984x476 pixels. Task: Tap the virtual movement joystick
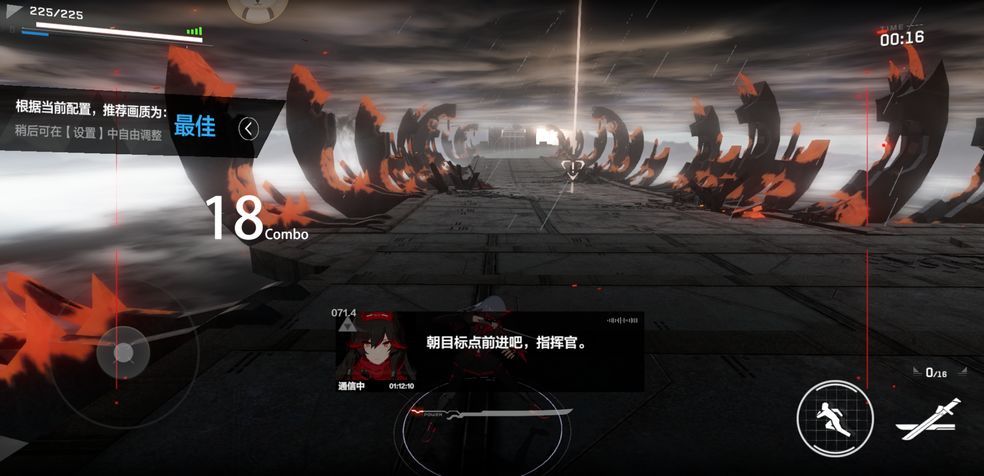[124, 352]
